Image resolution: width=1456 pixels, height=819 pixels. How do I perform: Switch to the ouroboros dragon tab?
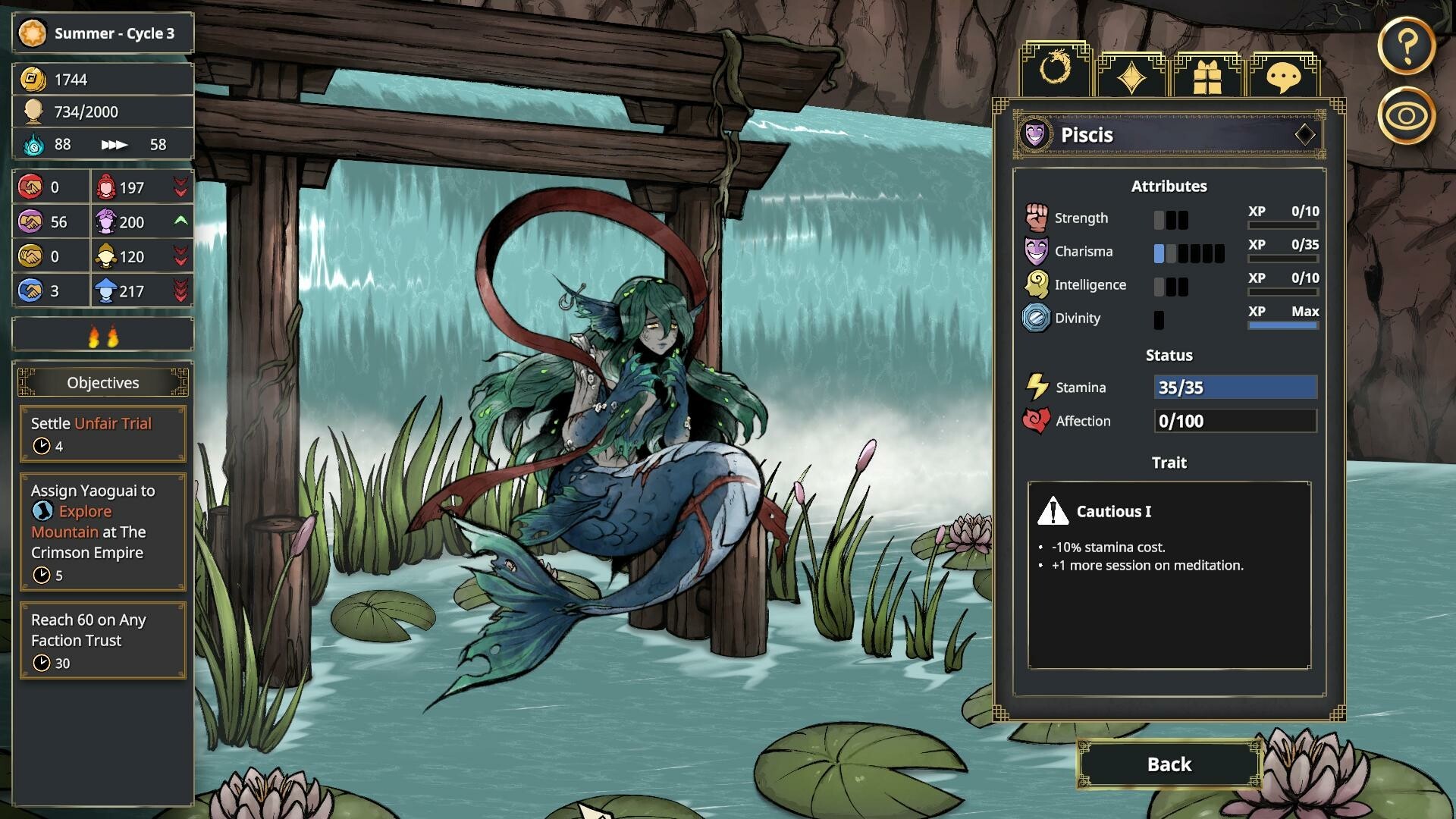[x=1055, y=71]
